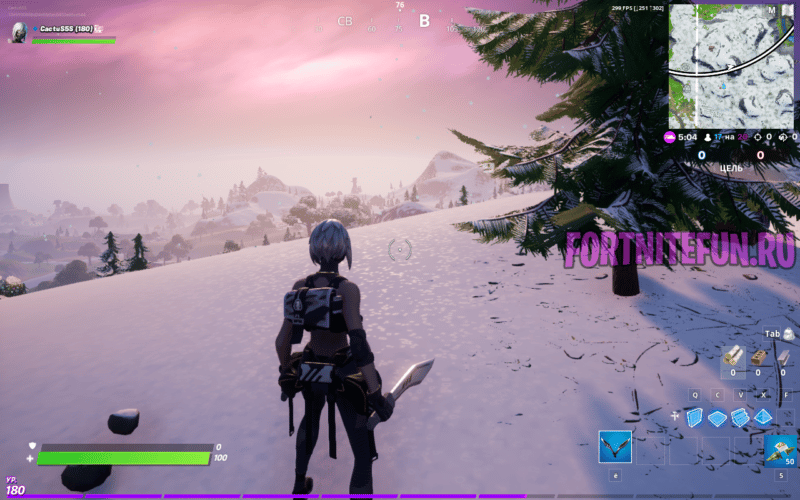The width and height of the screenshot is (800, 500).
Task: Select the pickaxe hotbar slot
Action: point(614,446)
